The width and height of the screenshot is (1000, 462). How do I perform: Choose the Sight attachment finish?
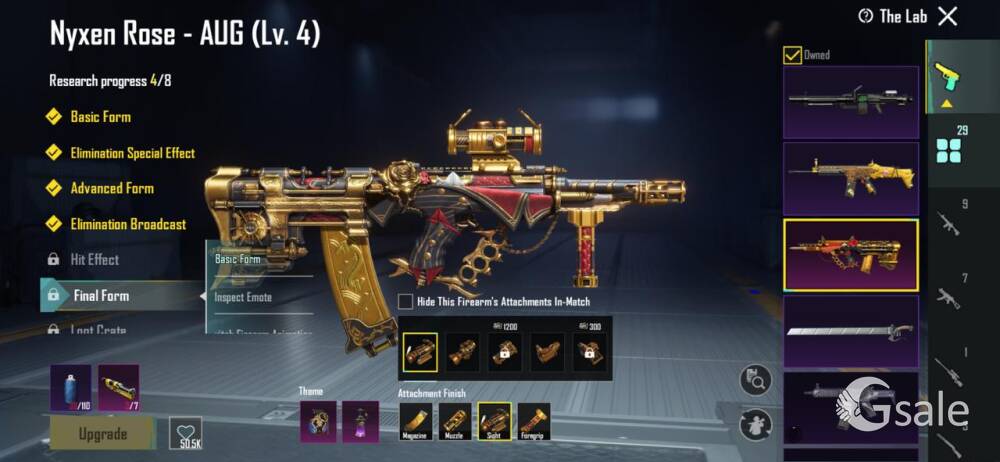(494, 421)
